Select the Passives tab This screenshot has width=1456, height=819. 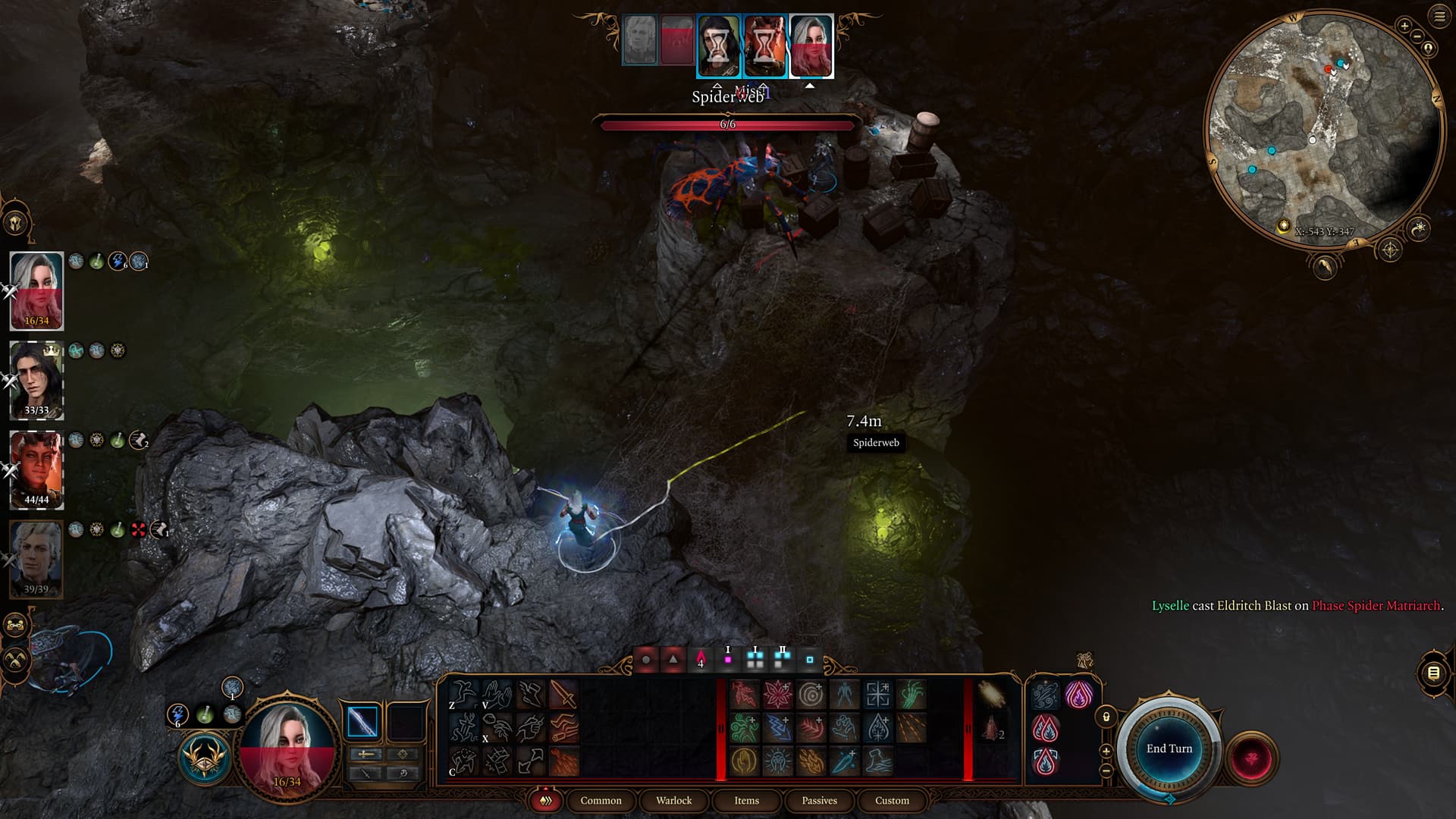[819, 800]
